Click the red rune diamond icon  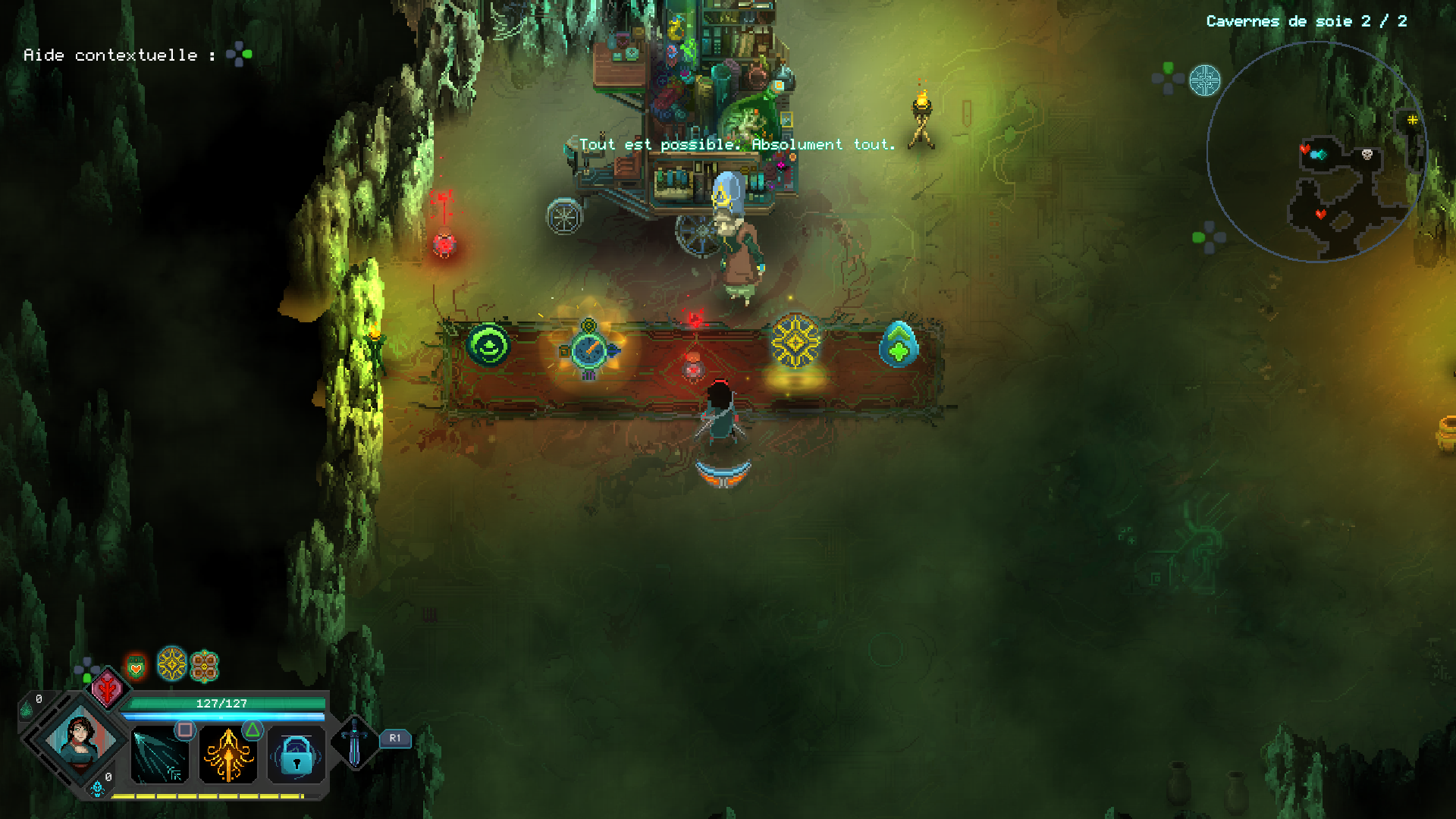108,689
